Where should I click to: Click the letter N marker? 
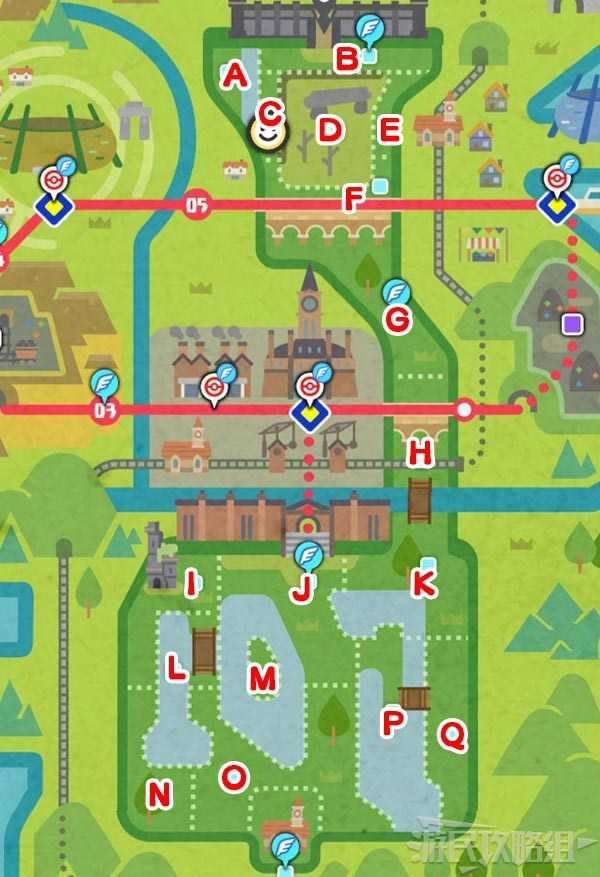[159, 795]
